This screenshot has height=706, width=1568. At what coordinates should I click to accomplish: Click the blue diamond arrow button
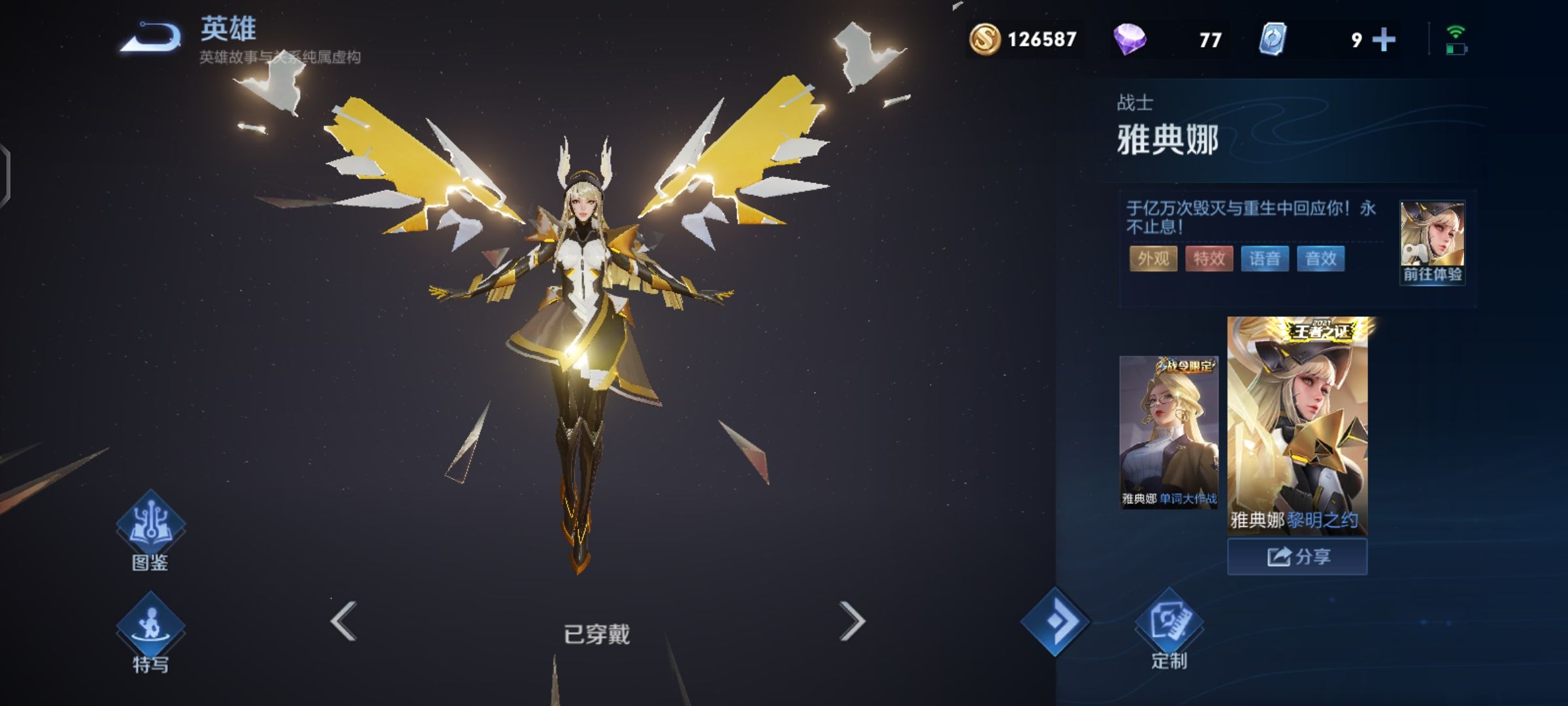click(x=1055, y=622)
